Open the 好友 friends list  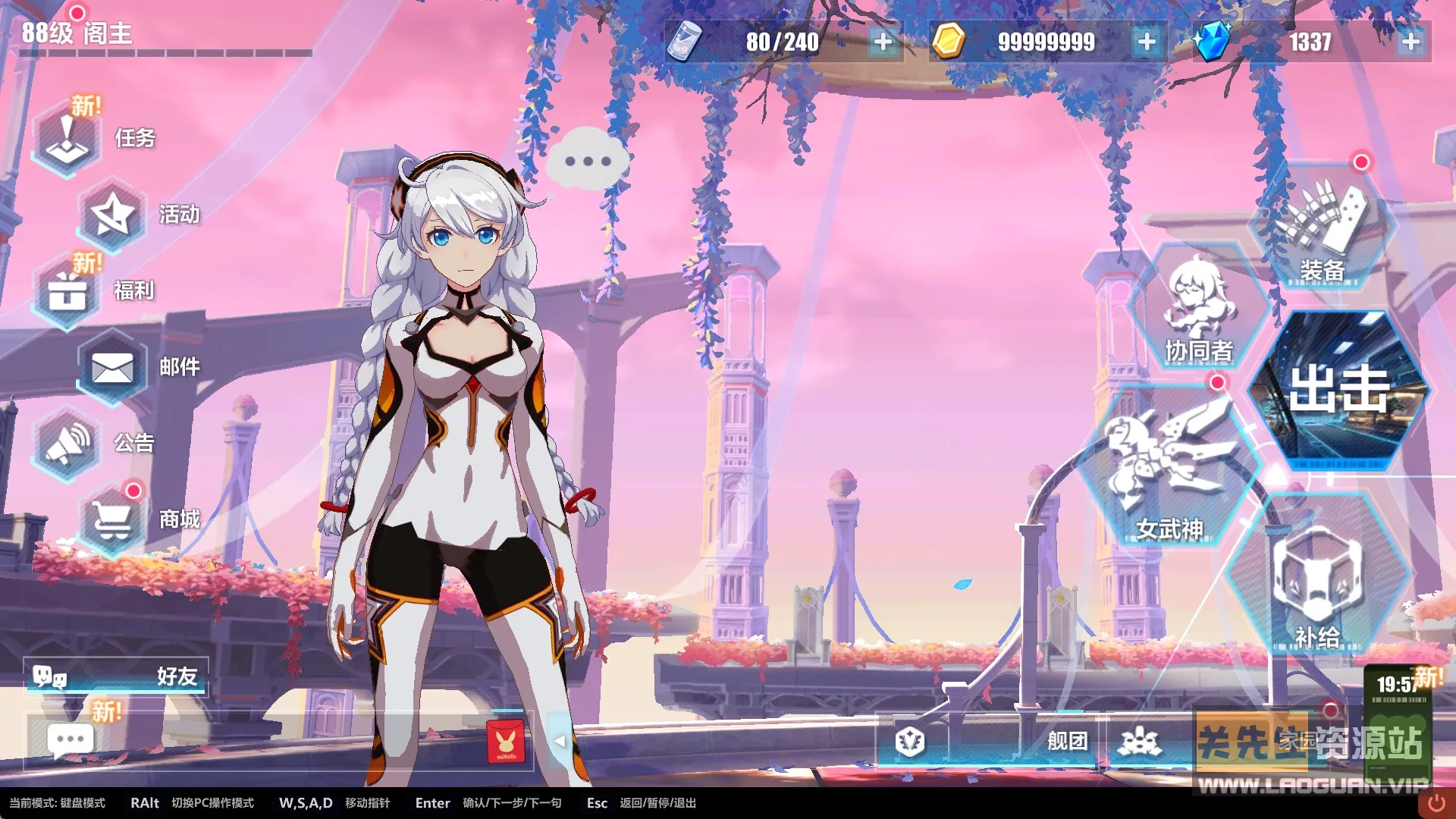click(x=114, y=677)
